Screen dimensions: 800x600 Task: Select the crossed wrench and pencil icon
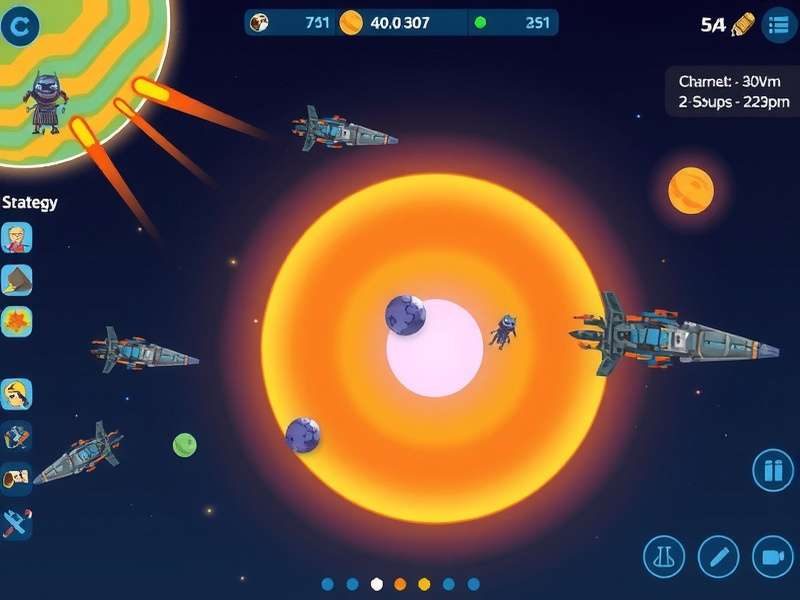(17, 522)
